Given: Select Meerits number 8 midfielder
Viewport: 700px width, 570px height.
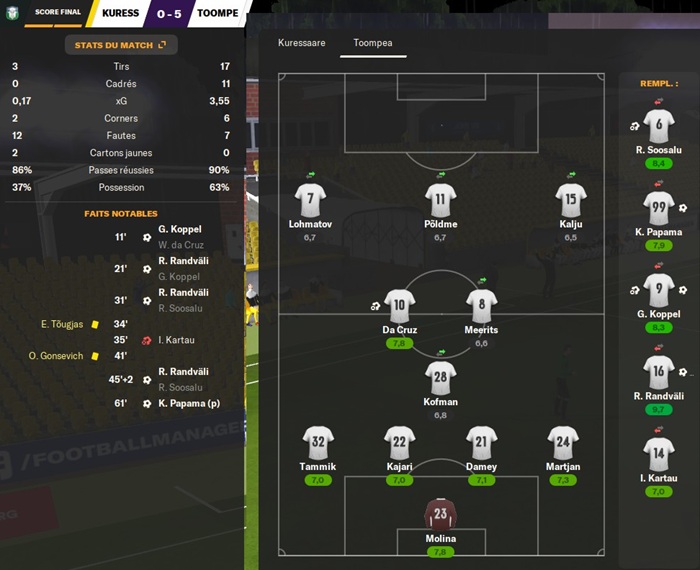Looking at the screenshot, I should (x=481, y=306).
